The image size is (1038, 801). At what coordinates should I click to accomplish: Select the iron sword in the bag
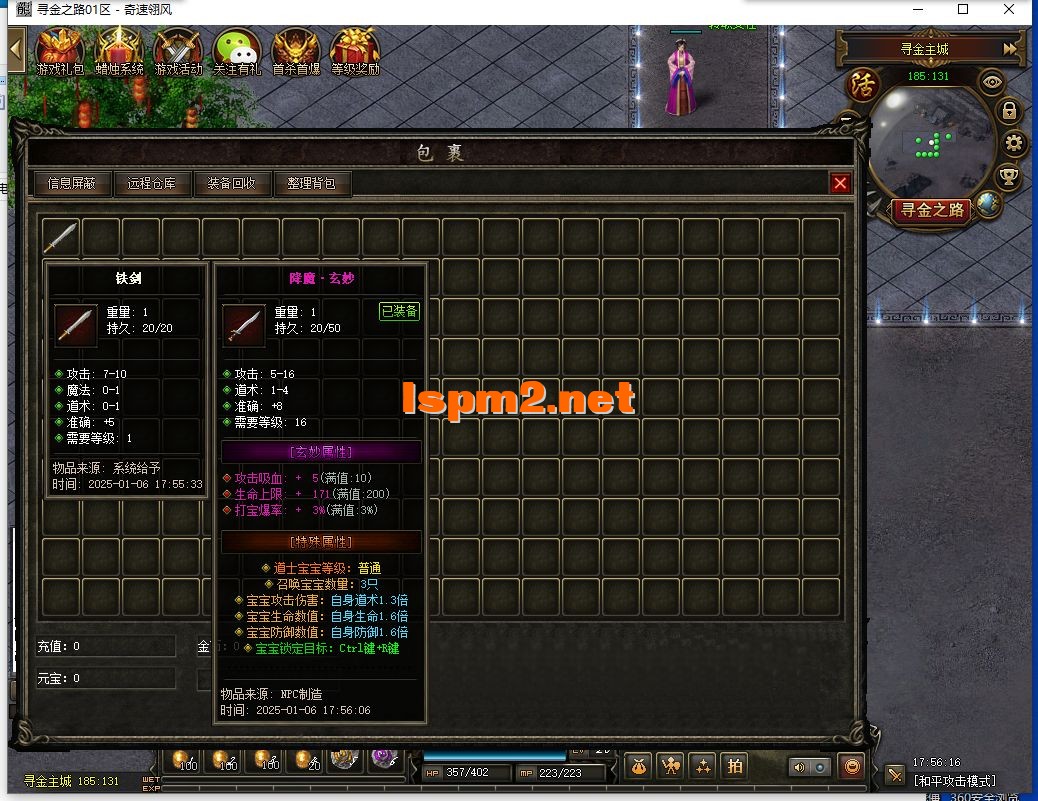coord(61,237)
